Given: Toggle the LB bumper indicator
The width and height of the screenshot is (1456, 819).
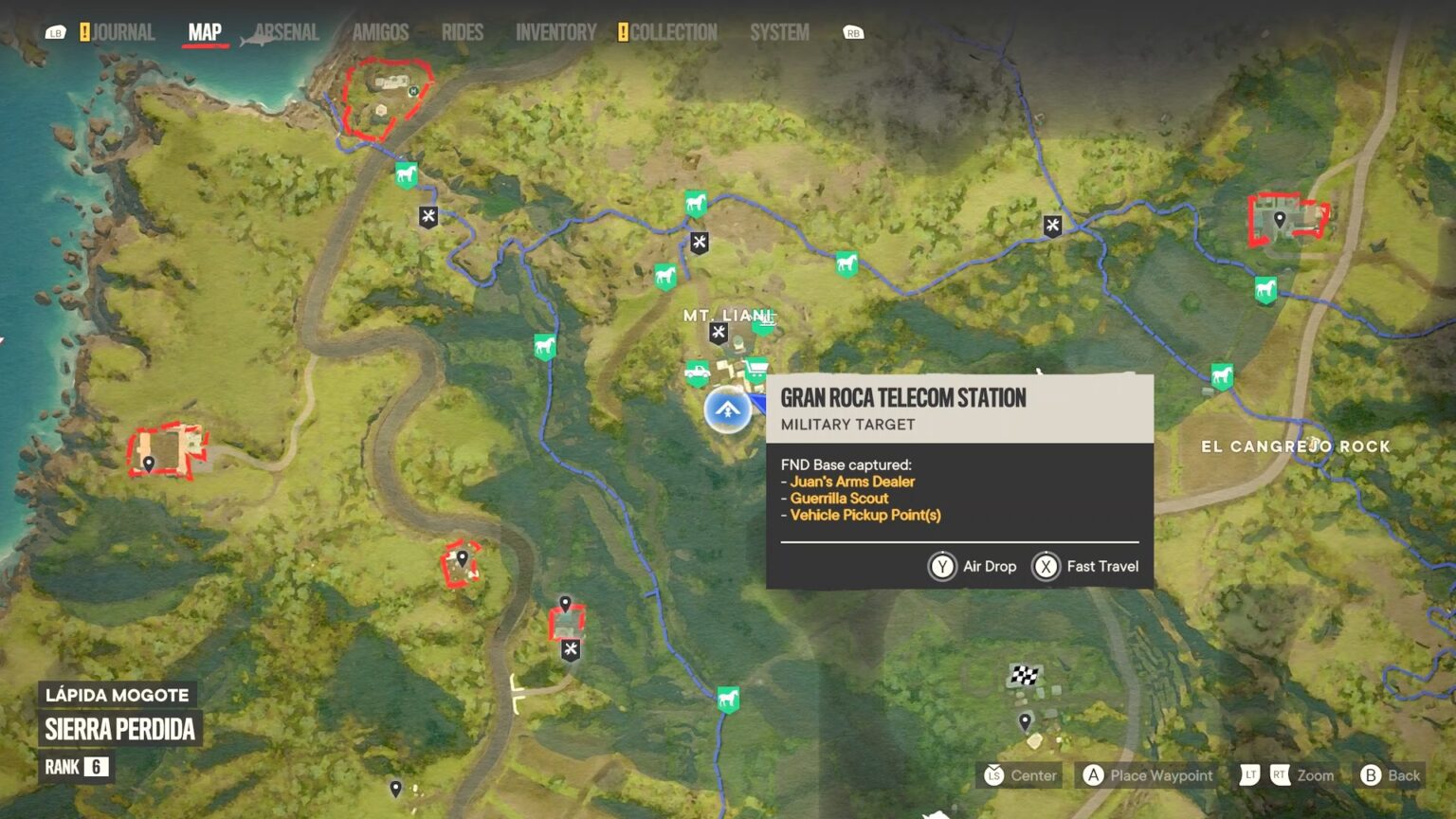Looking at the screenshot, I should 55,31.
